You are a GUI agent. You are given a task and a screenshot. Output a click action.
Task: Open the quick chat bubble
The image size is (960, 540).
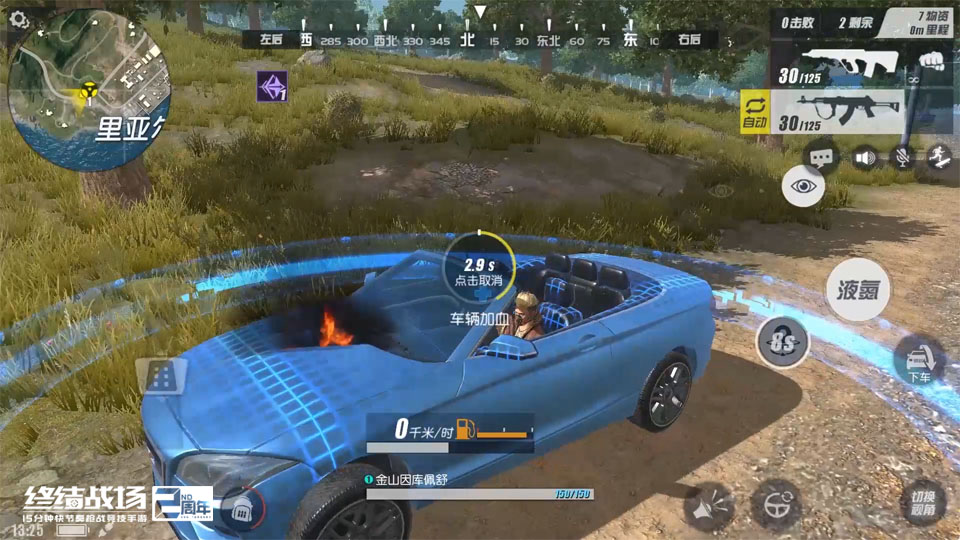tap(822, 157)
